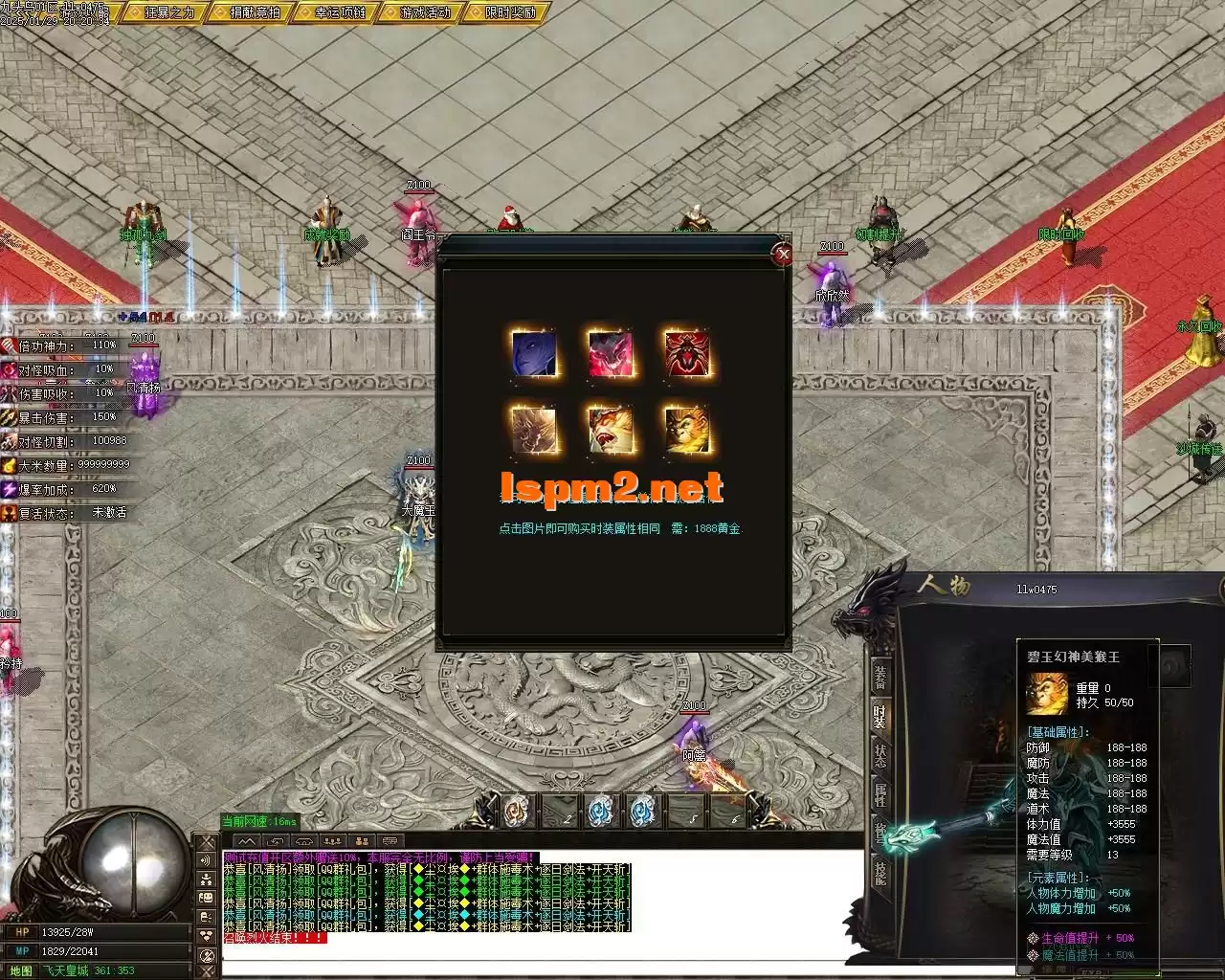Viewport: 1225px width, 980px height.
Task: Open the 限时奖励 timed rewards
Action: (510, 12)
